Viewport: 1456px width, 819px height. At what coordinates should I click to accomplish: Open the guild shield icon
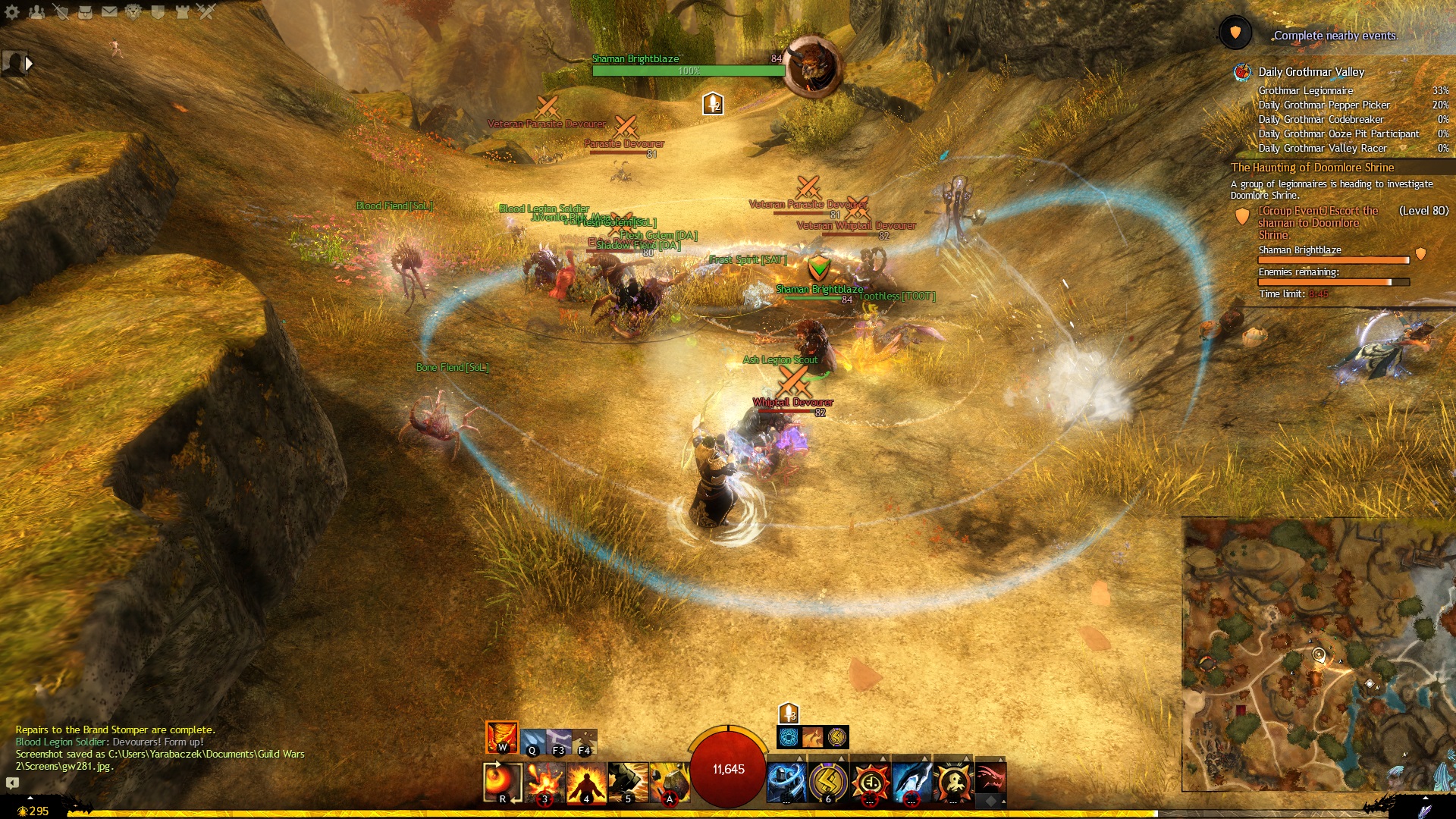click(158, 11)
